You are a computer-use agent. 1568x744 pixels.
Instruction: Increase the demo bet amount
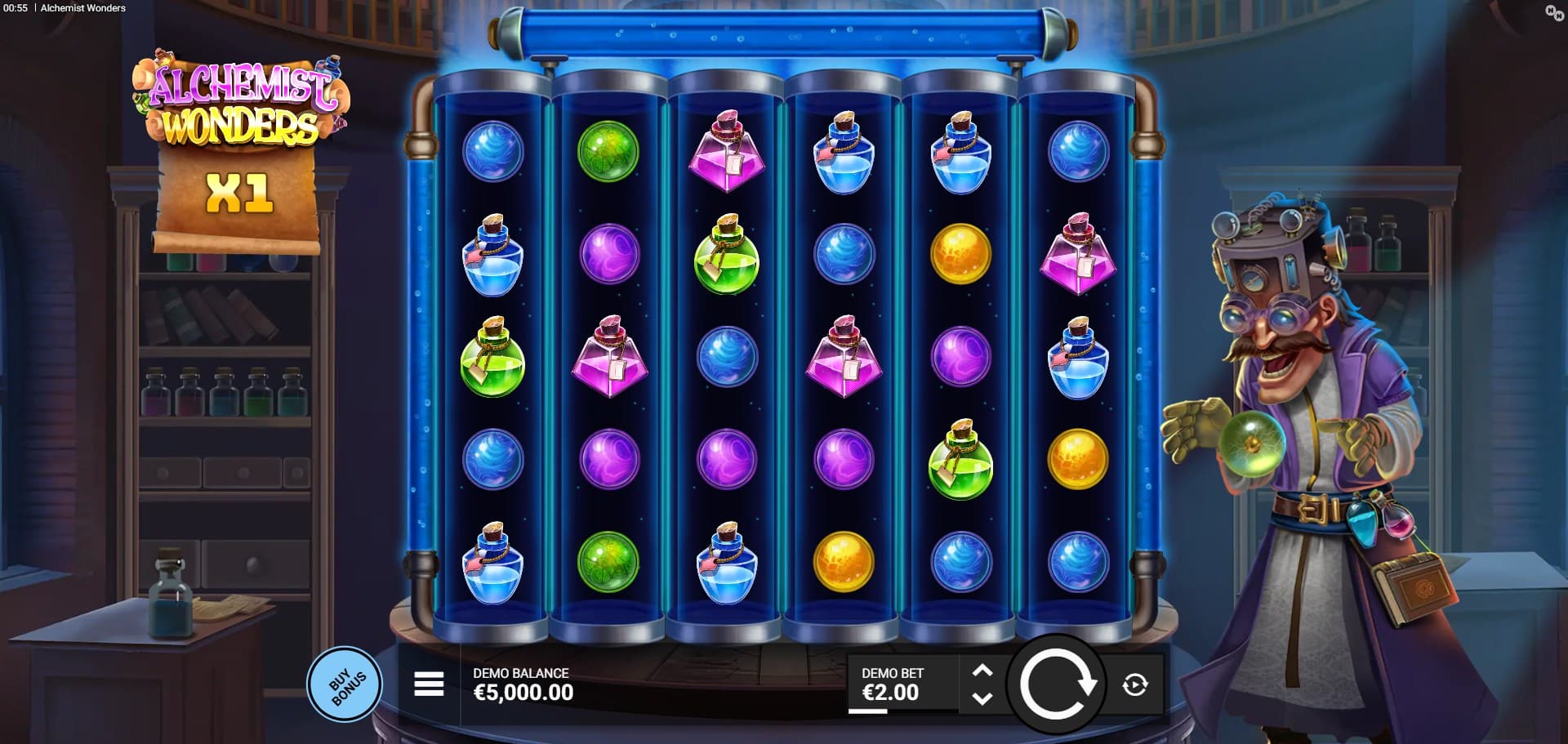coord(982,671)
